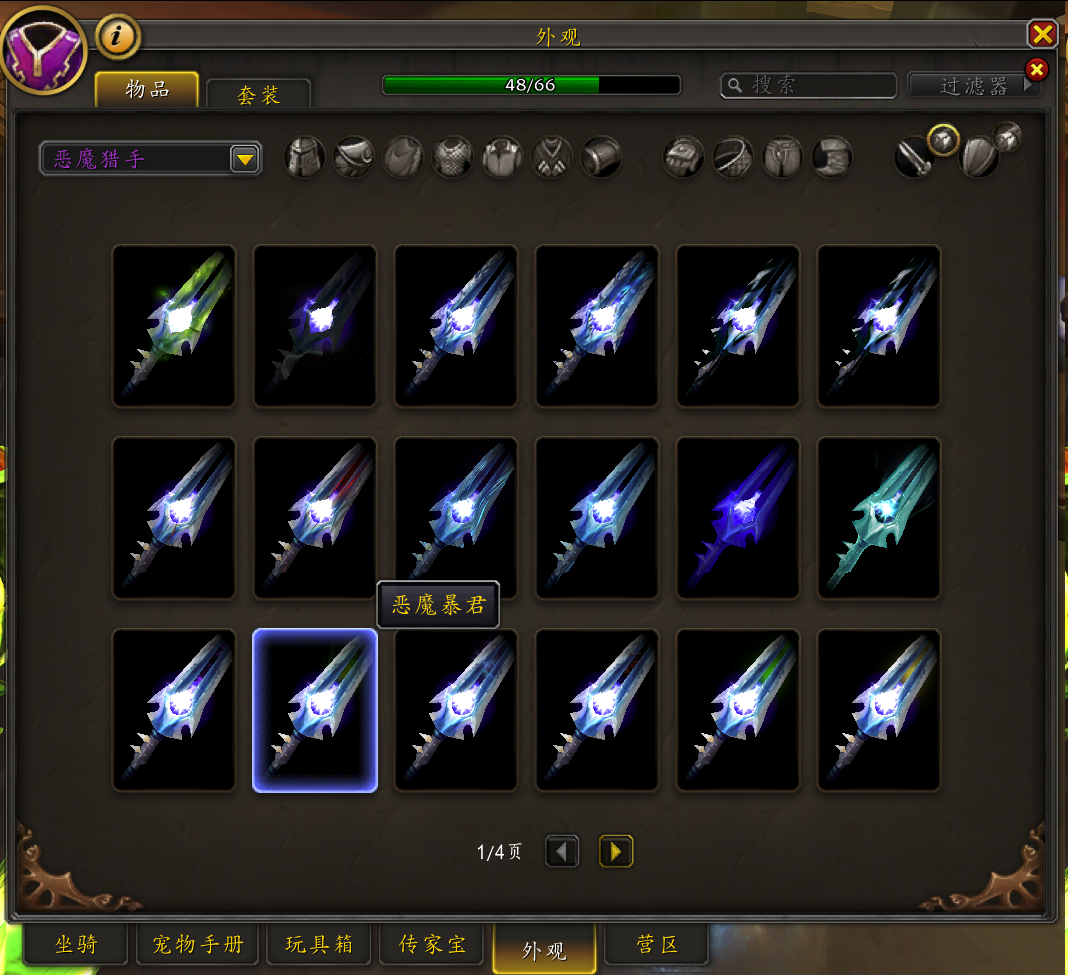The image size is (1068, 975).
Task: Open the 坐骑 mounts tab
Action: (76, 943)
